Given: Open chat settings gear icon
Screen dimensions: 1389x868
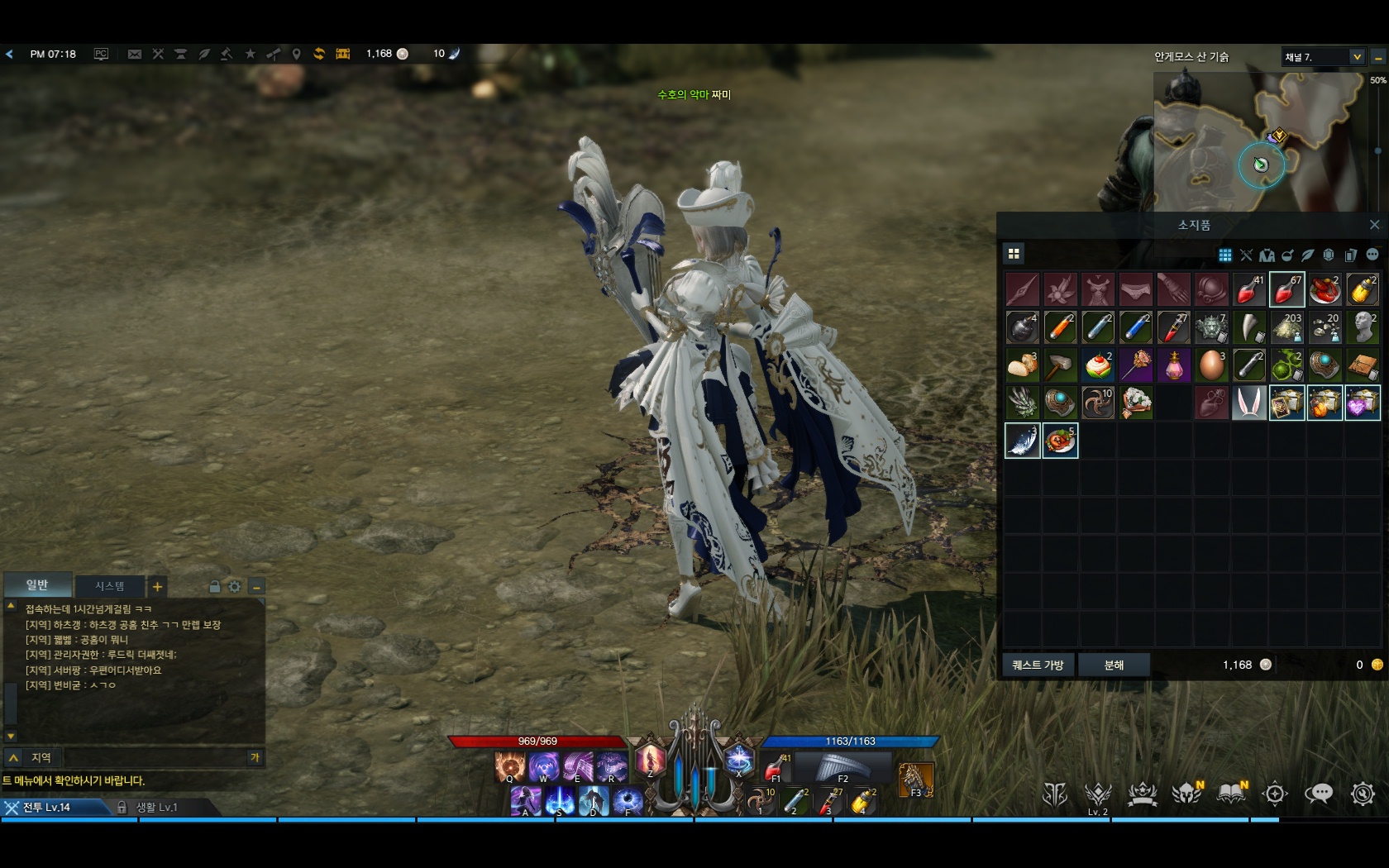Looking at the screenshot, I should point(235,587).
